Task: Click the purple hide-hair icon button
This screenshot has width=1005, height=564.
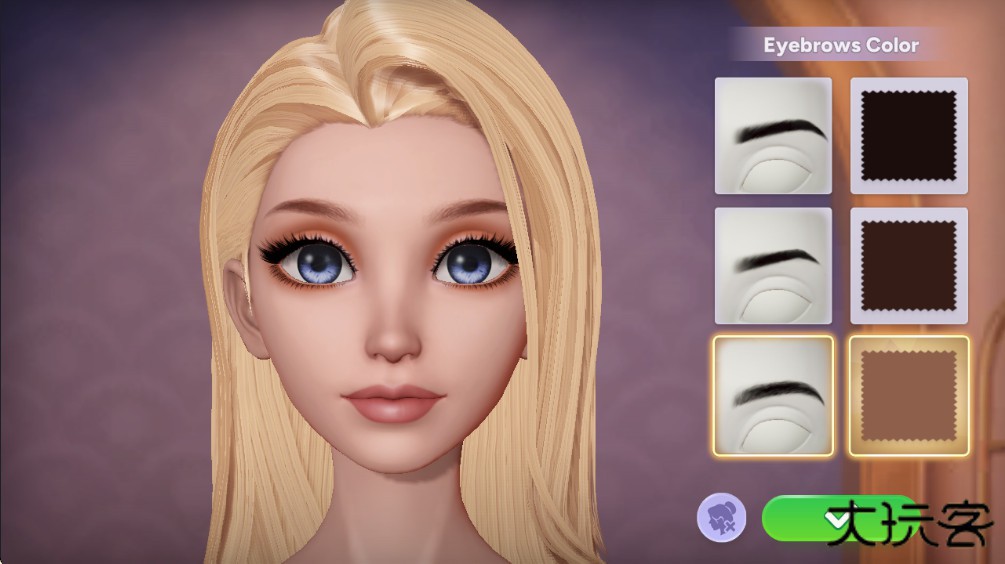Action: (721, 519)
